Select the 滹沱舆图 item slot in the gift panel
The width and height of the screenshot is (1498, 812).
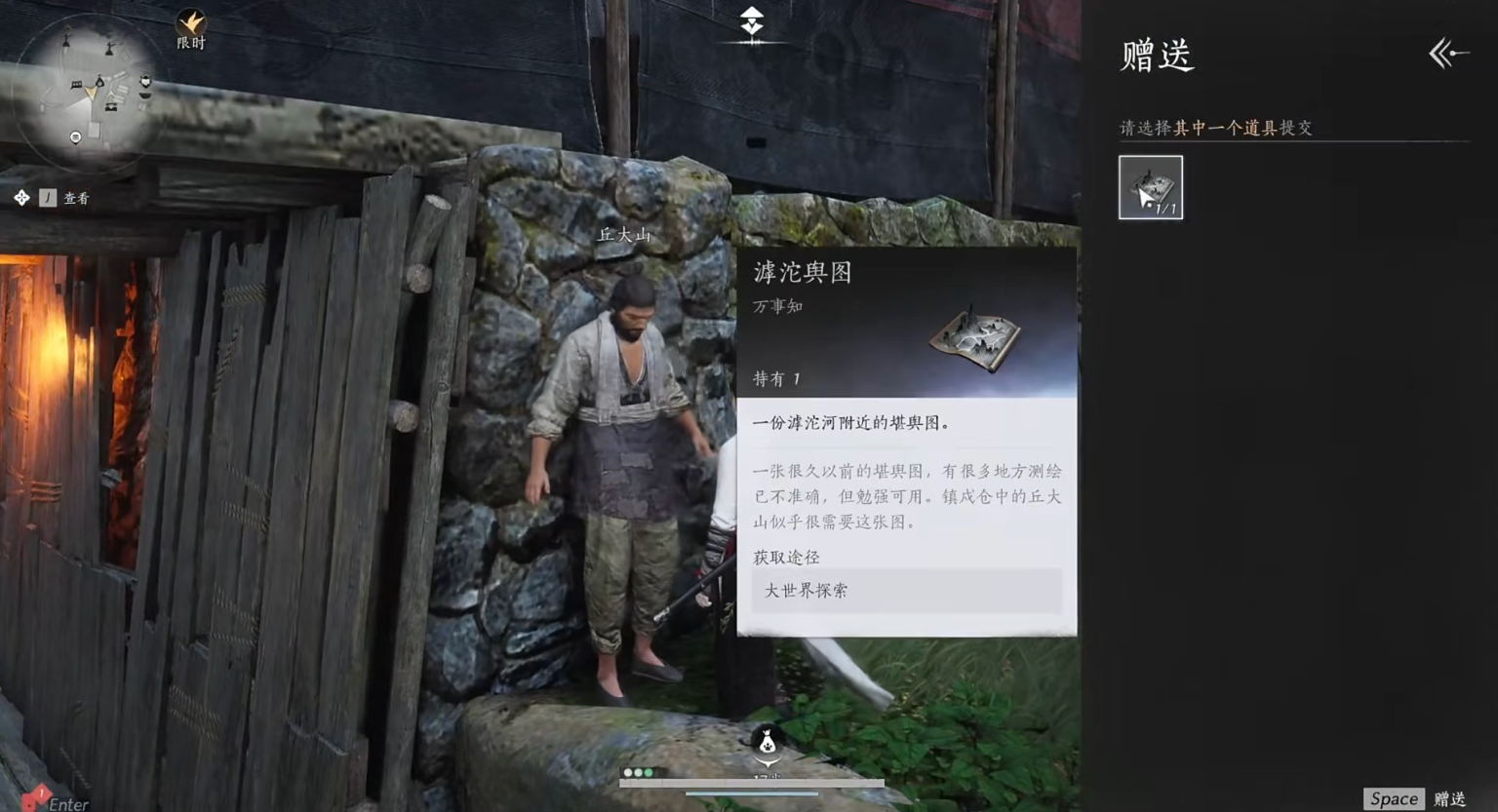[1150, 186]
